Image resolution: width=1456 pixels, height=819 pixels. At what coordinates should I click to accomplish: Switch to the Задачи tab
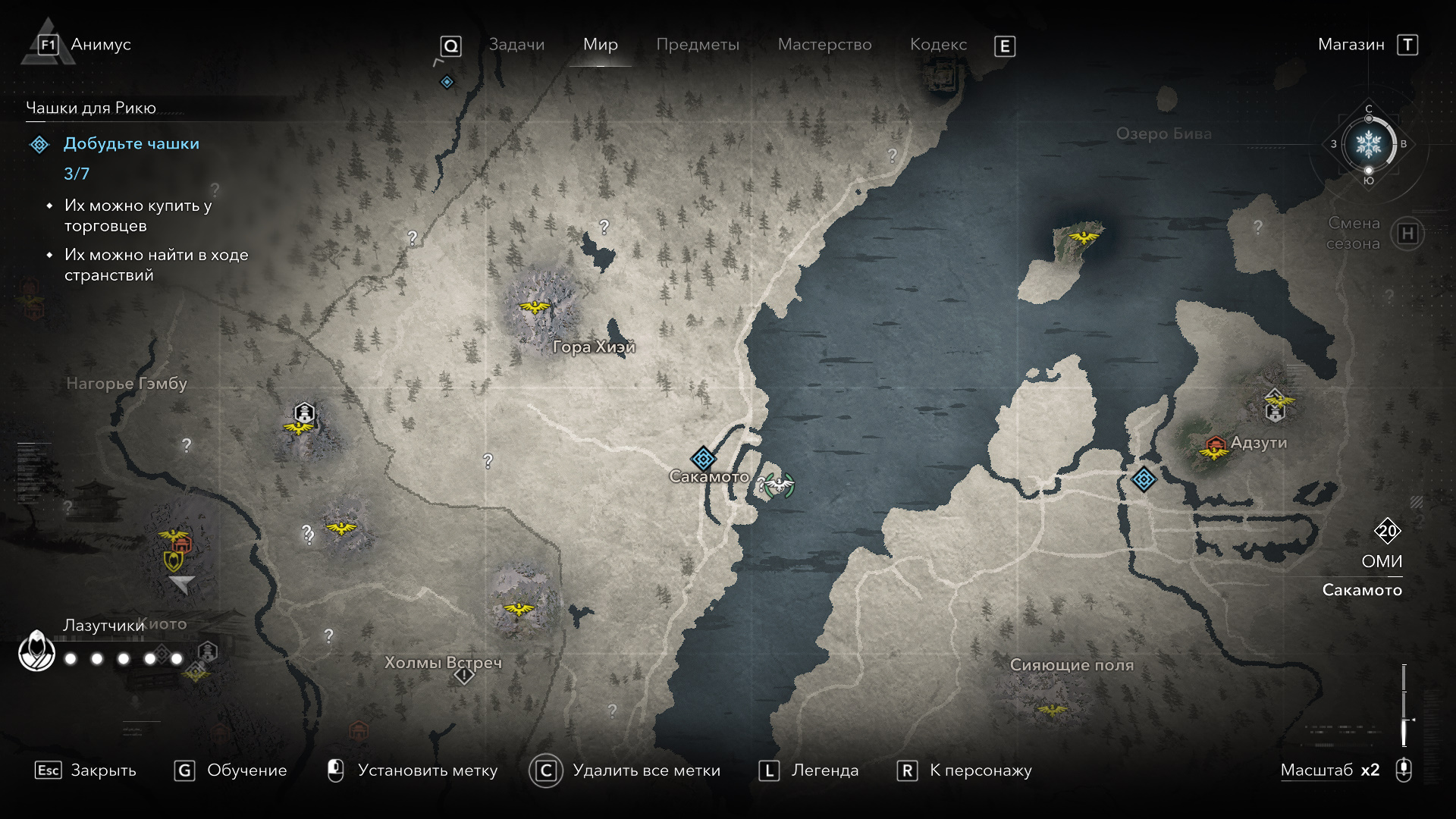click(x=516, y=45)
